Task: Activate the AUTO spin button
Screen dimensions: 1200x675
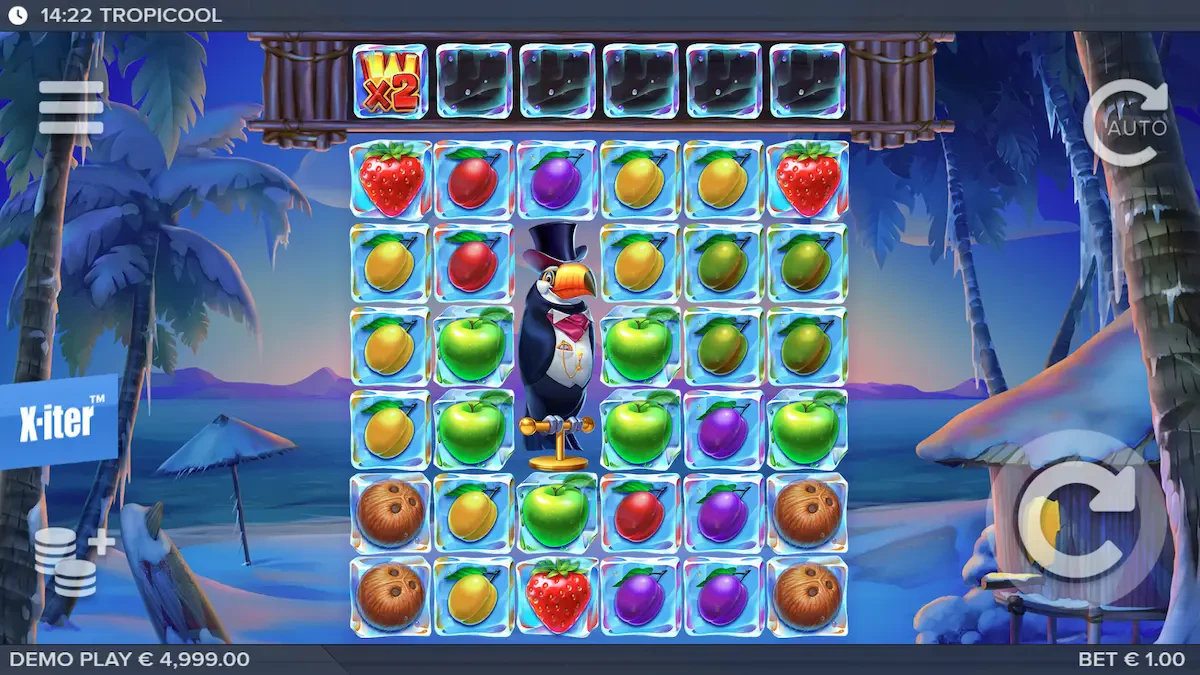Action: 1126,124
